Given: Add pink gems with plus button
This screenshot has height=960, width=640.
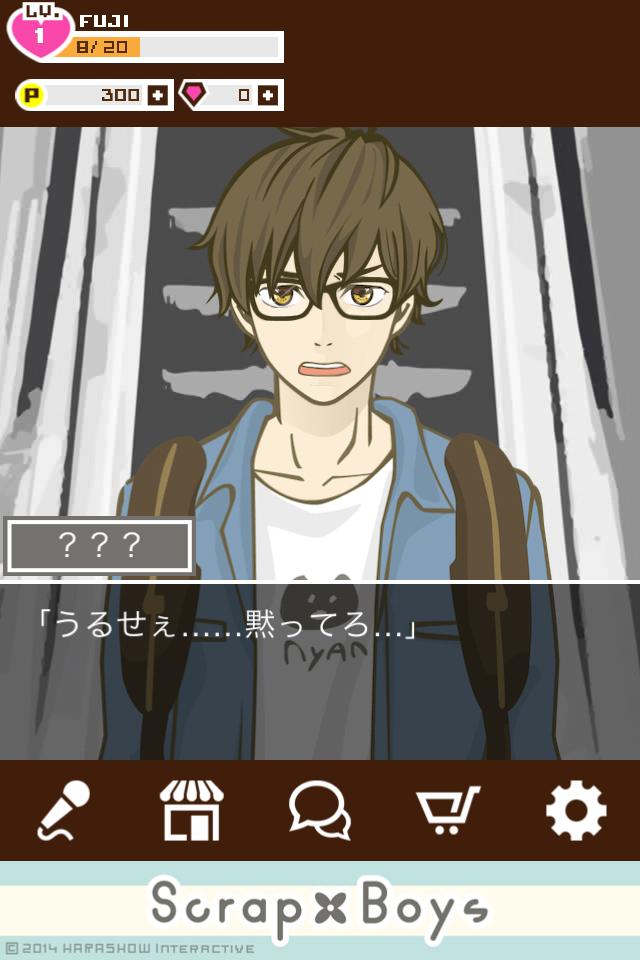Looking at the screenshot, I should click(x=267, y=96).
